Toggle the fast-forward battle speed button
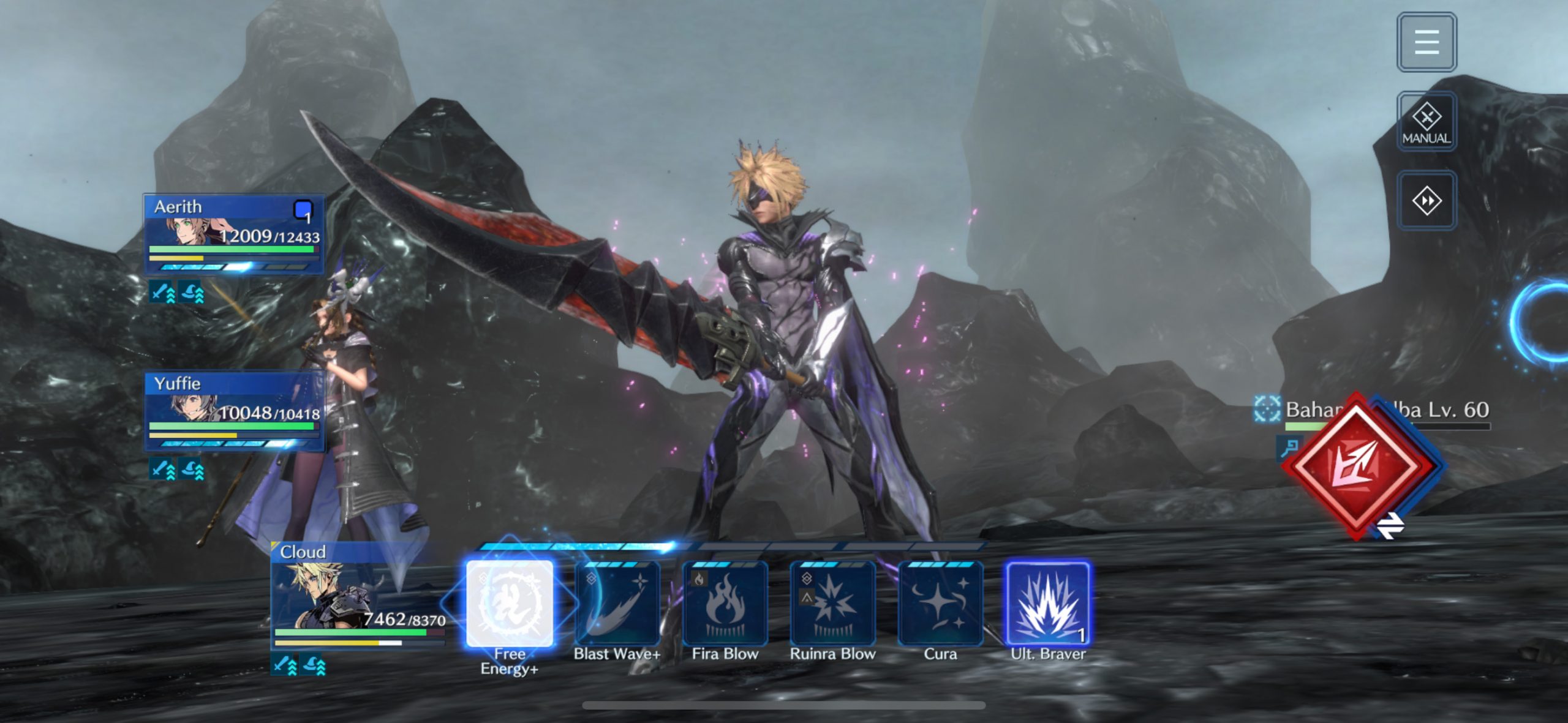1568x723 pixels. (1426, 201)
